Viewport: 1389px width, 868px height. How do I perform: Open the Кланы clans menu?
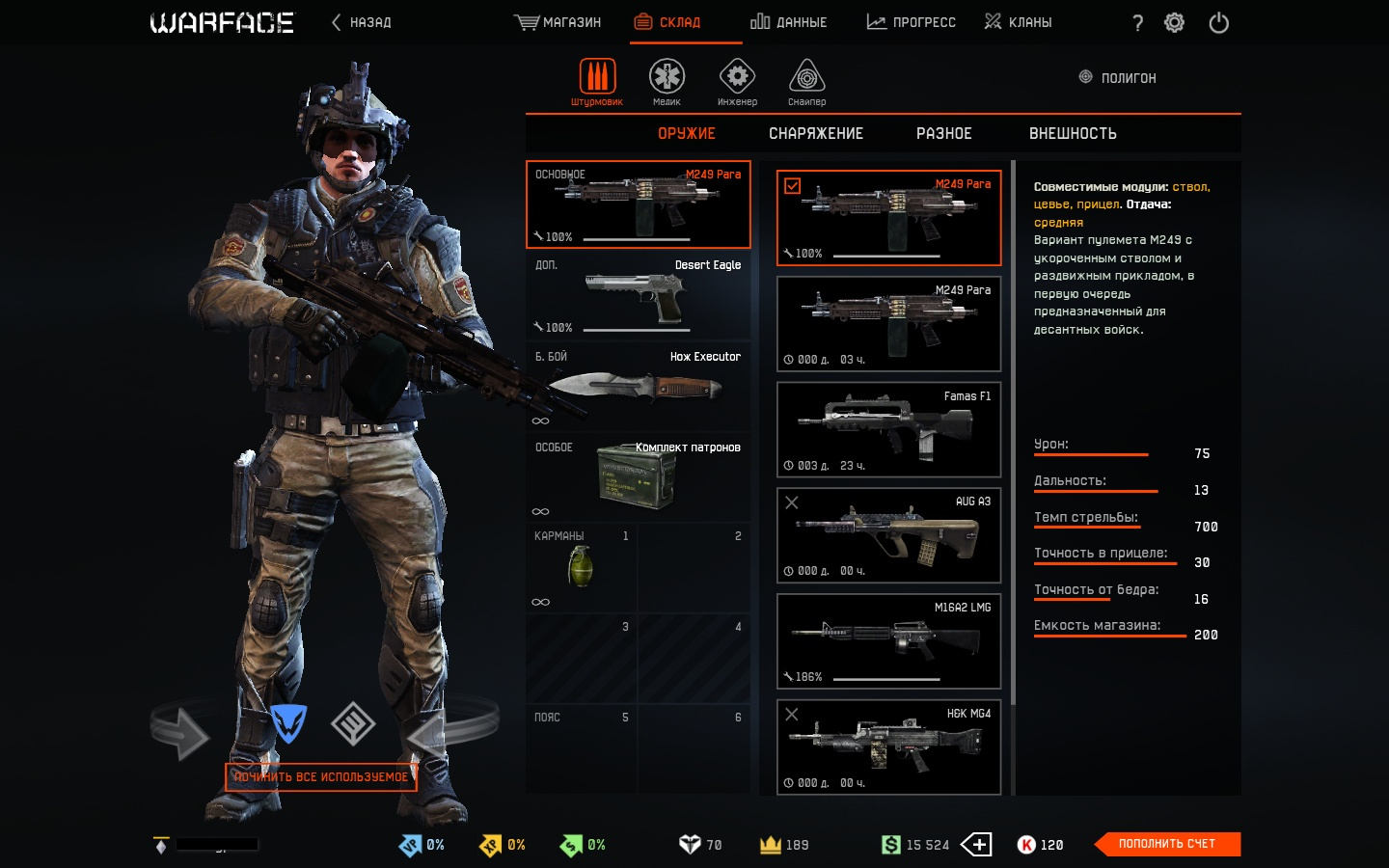(1018, 22)
